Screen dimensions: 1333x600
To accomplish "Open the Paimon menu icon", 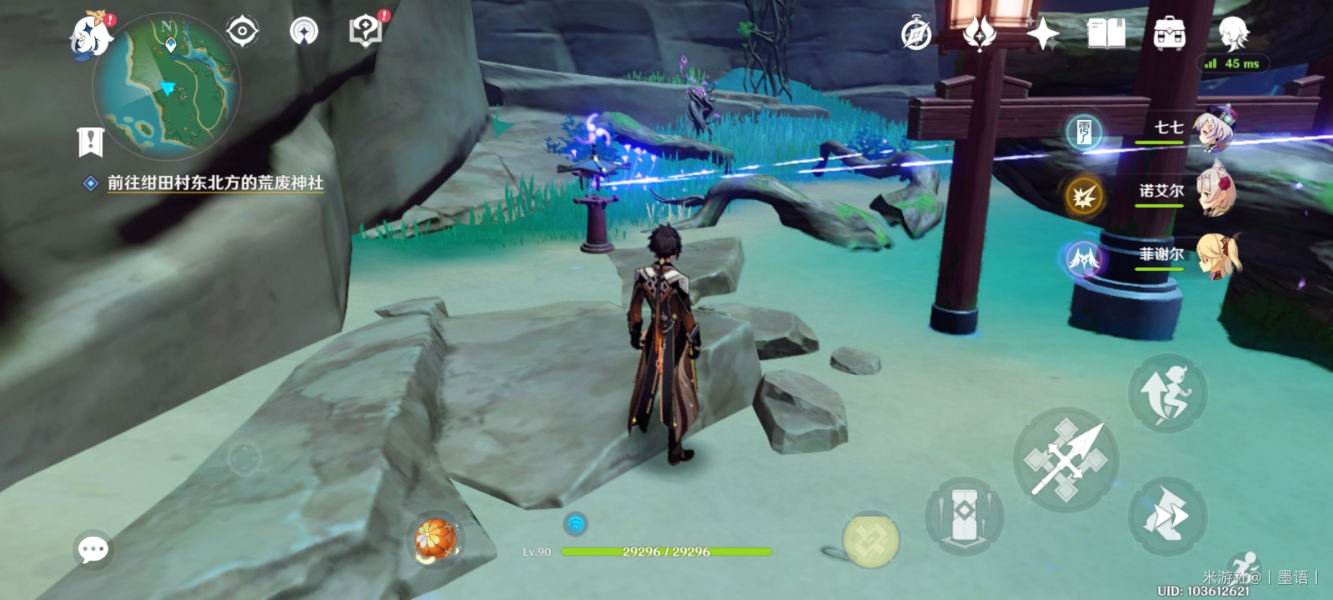I will point(90,35).
